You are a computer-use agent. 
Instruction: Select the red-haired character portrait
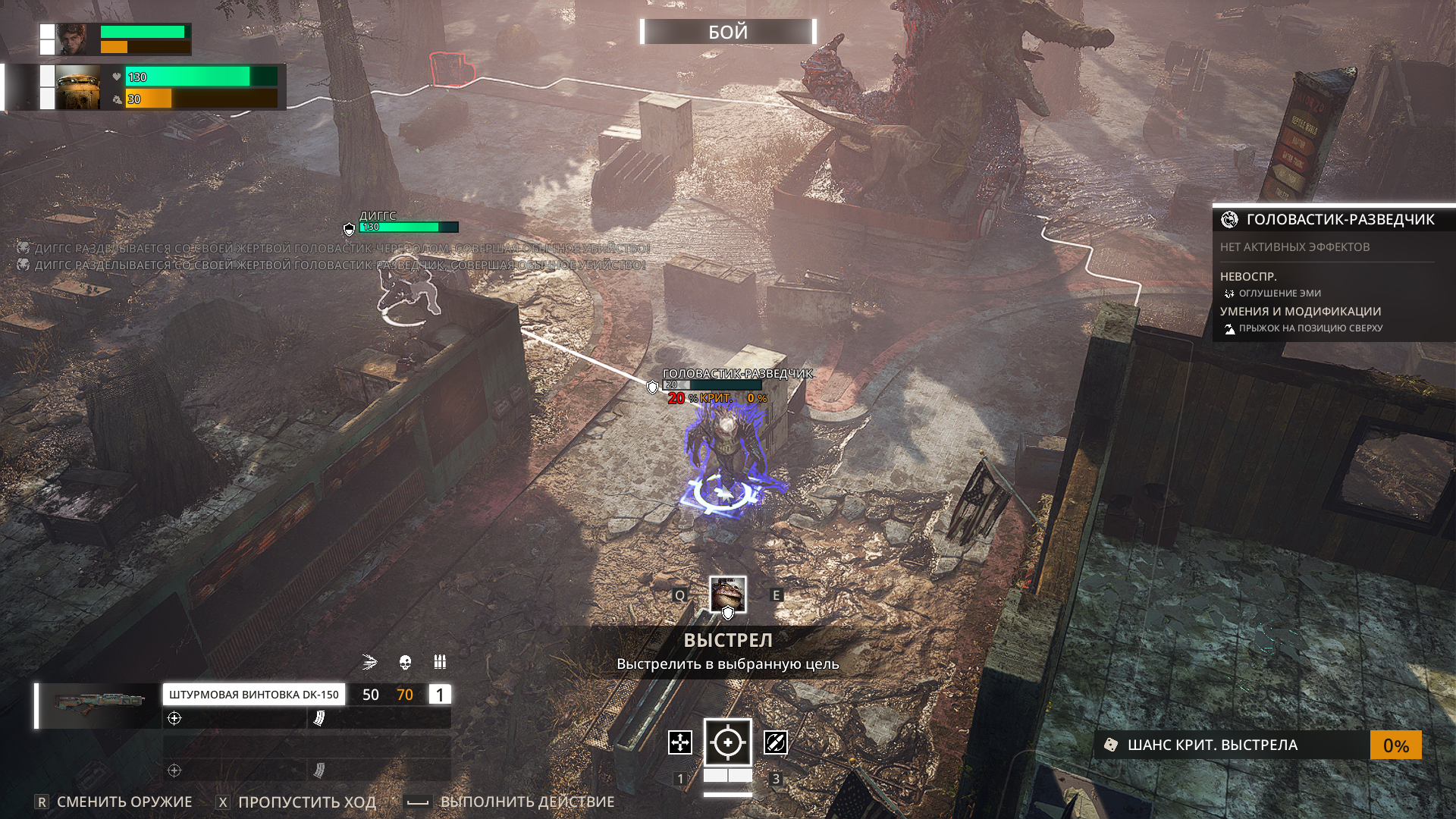point(77,39)
